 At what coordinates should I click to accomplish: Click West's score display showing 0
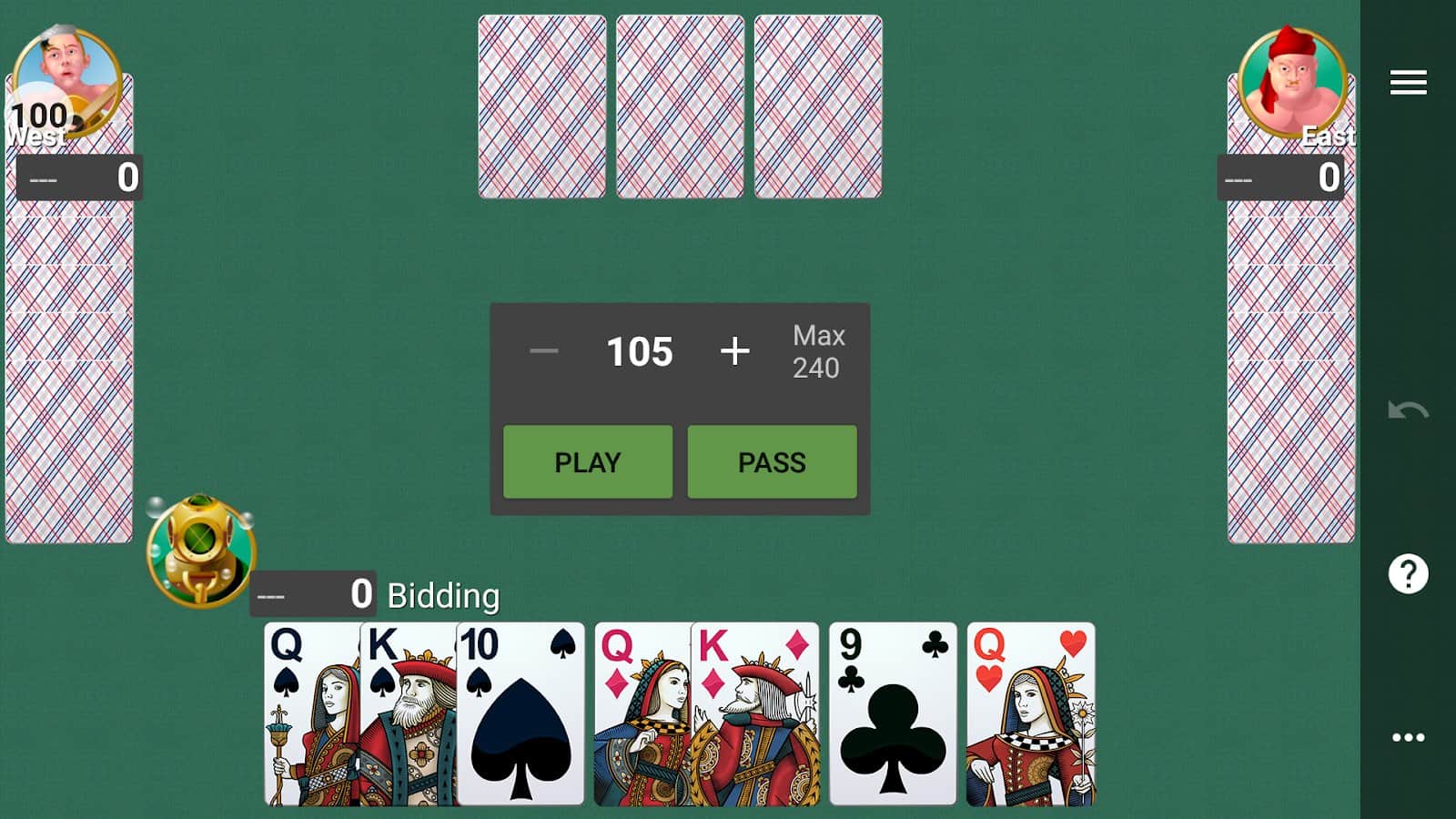(82, 177)
